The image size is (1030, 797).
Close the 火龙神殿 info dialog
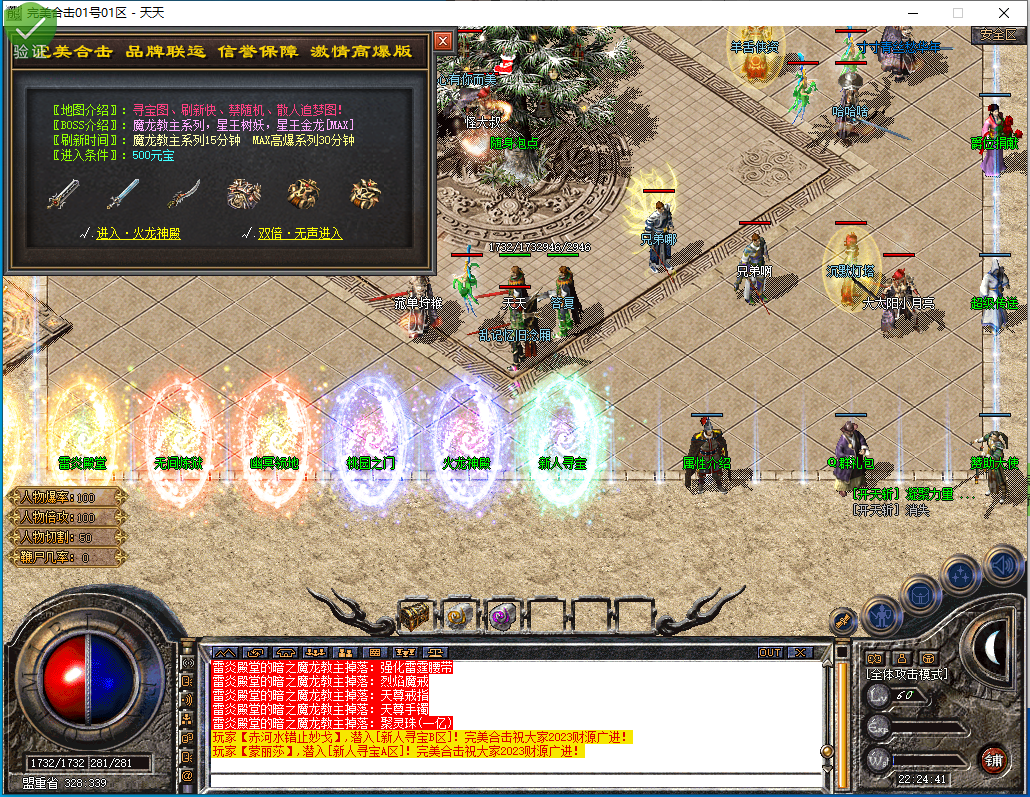click(x=443, y=41)
